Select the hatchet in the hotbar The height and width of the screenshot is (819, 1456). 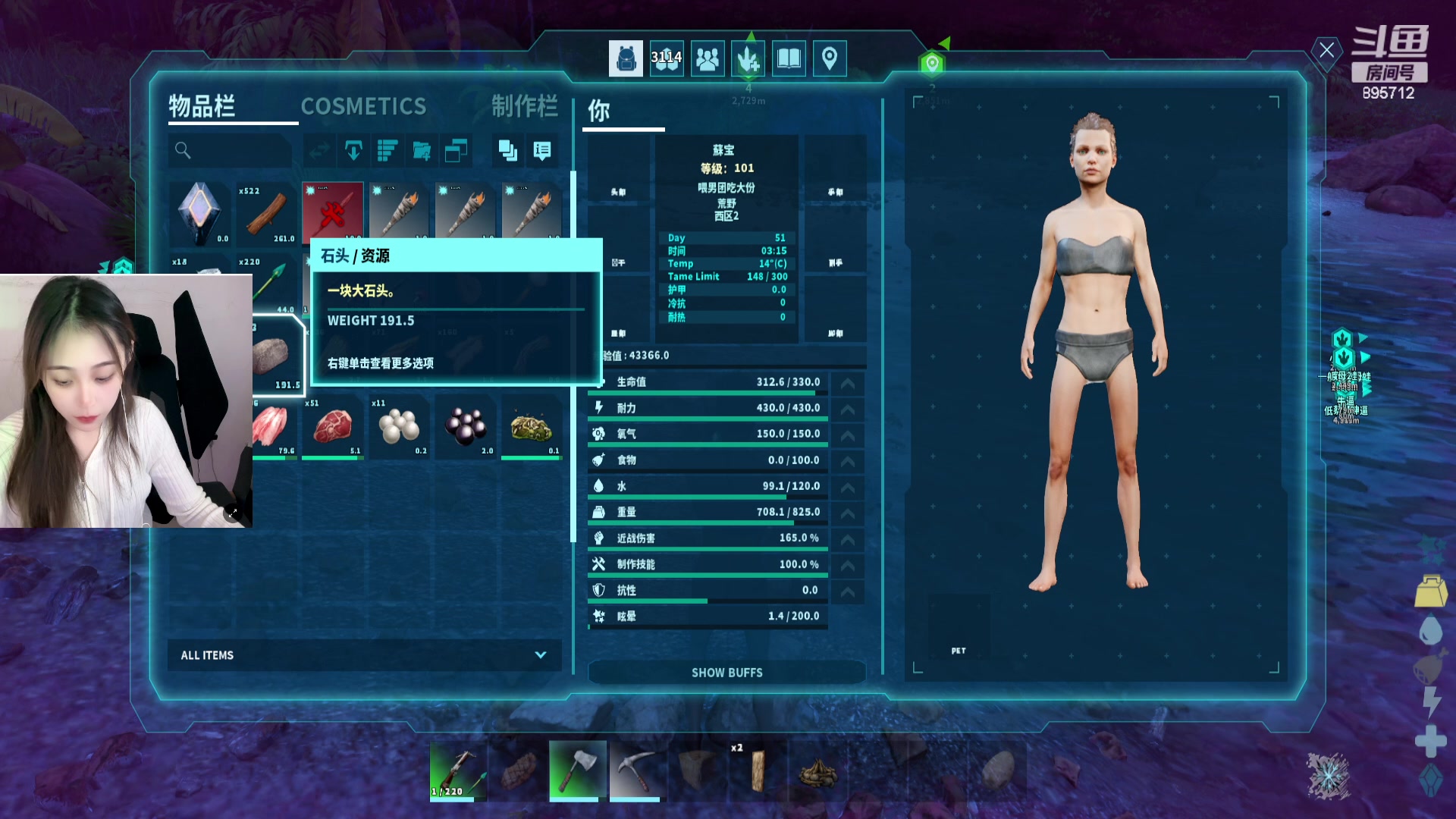[x=578, y=770]
